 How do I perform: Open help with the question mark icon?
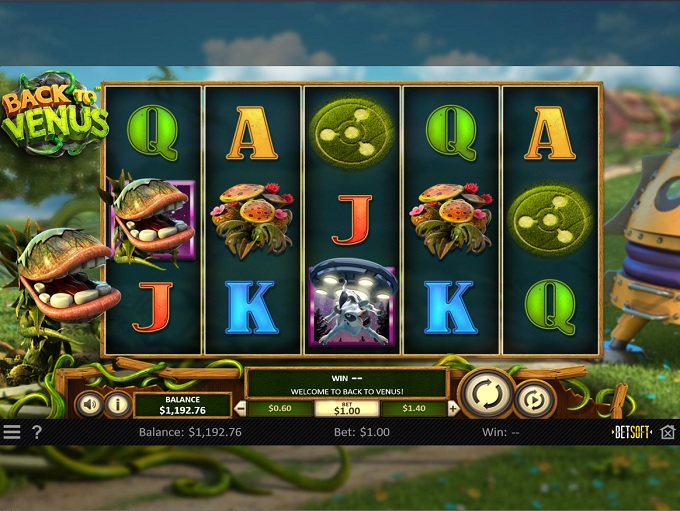(x=37, y=433)
